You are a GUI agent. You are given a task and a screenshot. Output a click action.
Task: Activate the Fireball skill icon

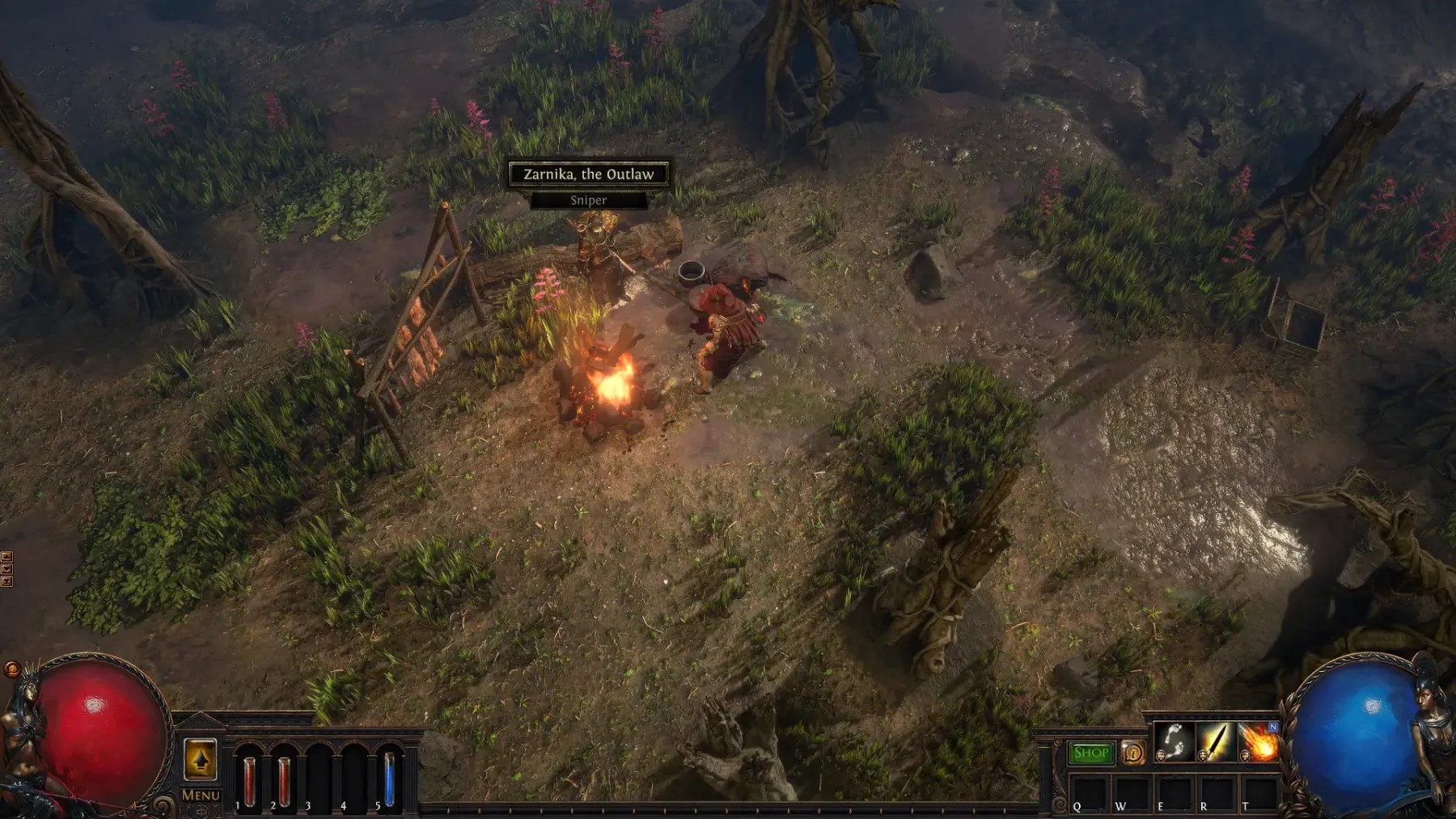pyautogui.click(x=1258, y=742)
